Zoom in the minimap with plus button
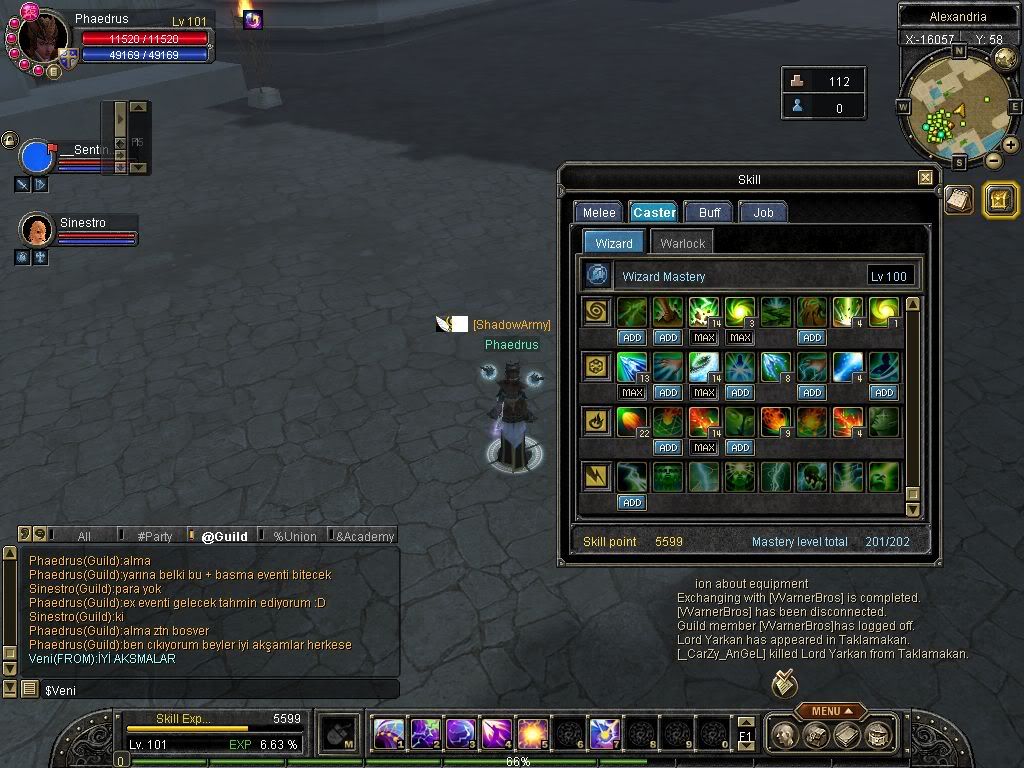 [x=1010, y=145]
